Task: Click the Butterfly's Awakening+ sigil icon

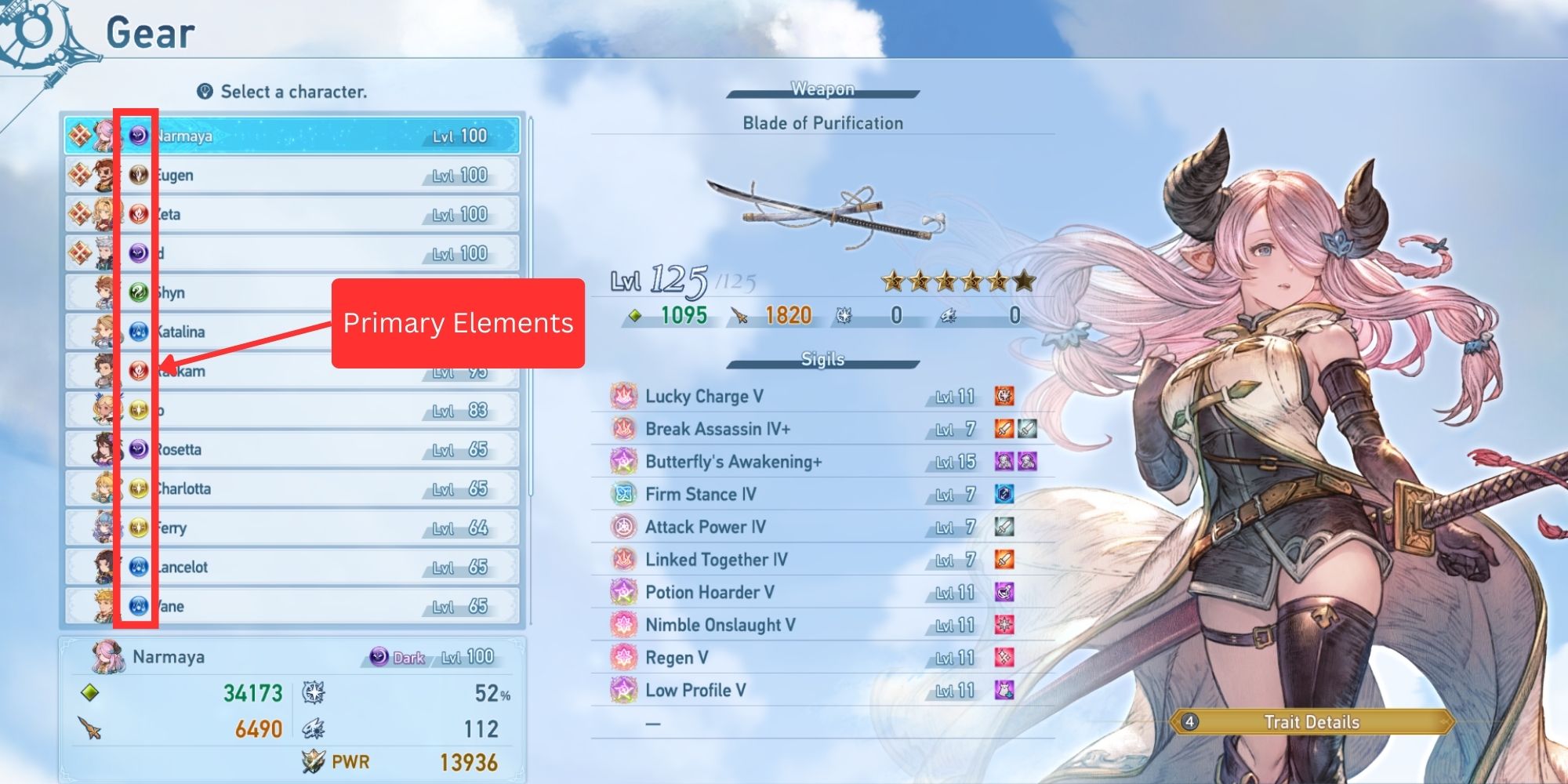Action: click(622, 462)
